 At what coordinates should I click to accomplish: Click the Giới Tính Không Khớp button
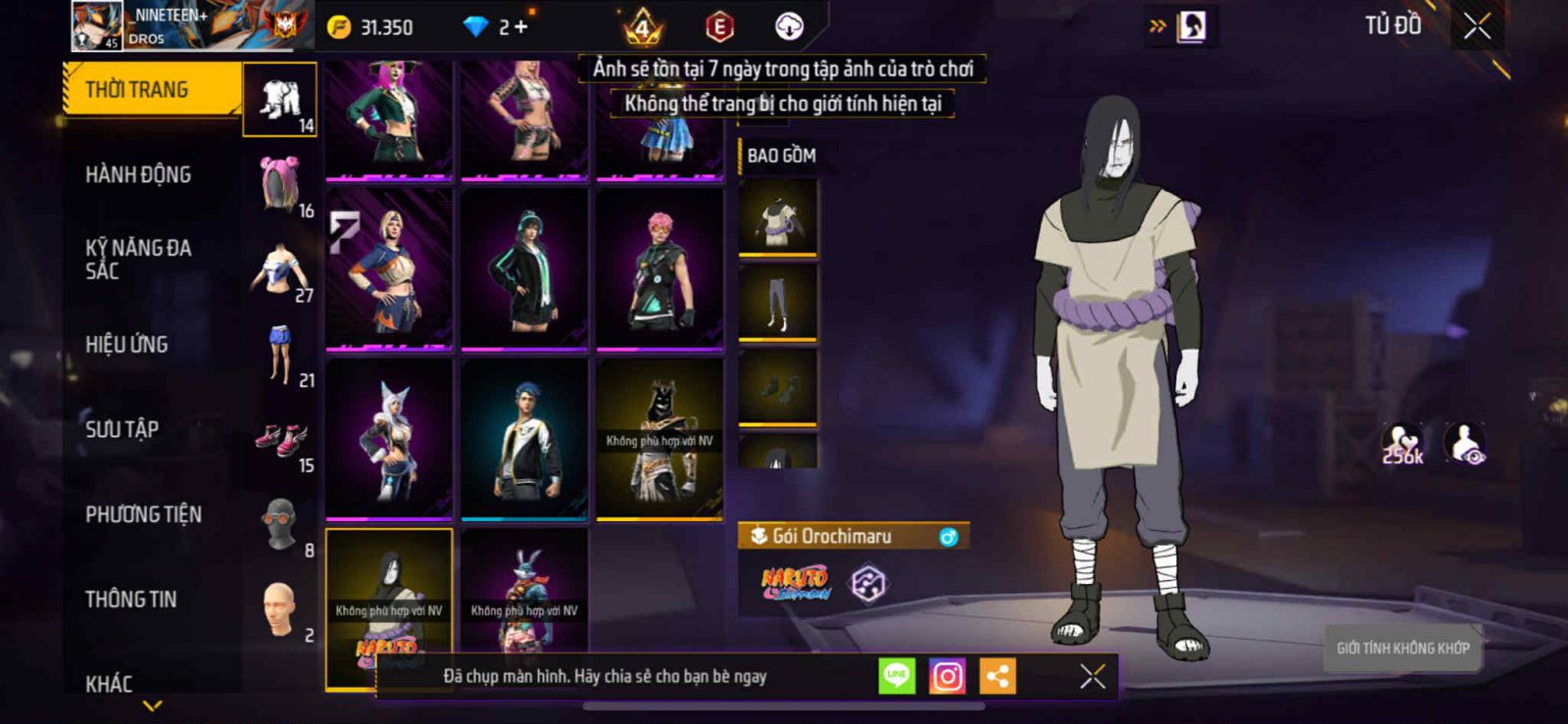click(1402, 648)
